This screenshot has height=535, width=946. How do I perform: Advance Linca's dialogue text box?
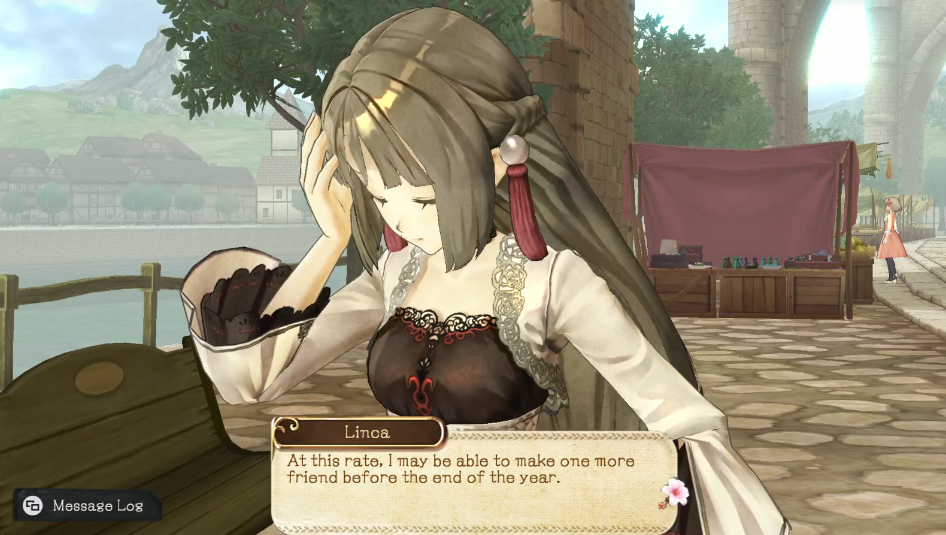coord(470,480)
